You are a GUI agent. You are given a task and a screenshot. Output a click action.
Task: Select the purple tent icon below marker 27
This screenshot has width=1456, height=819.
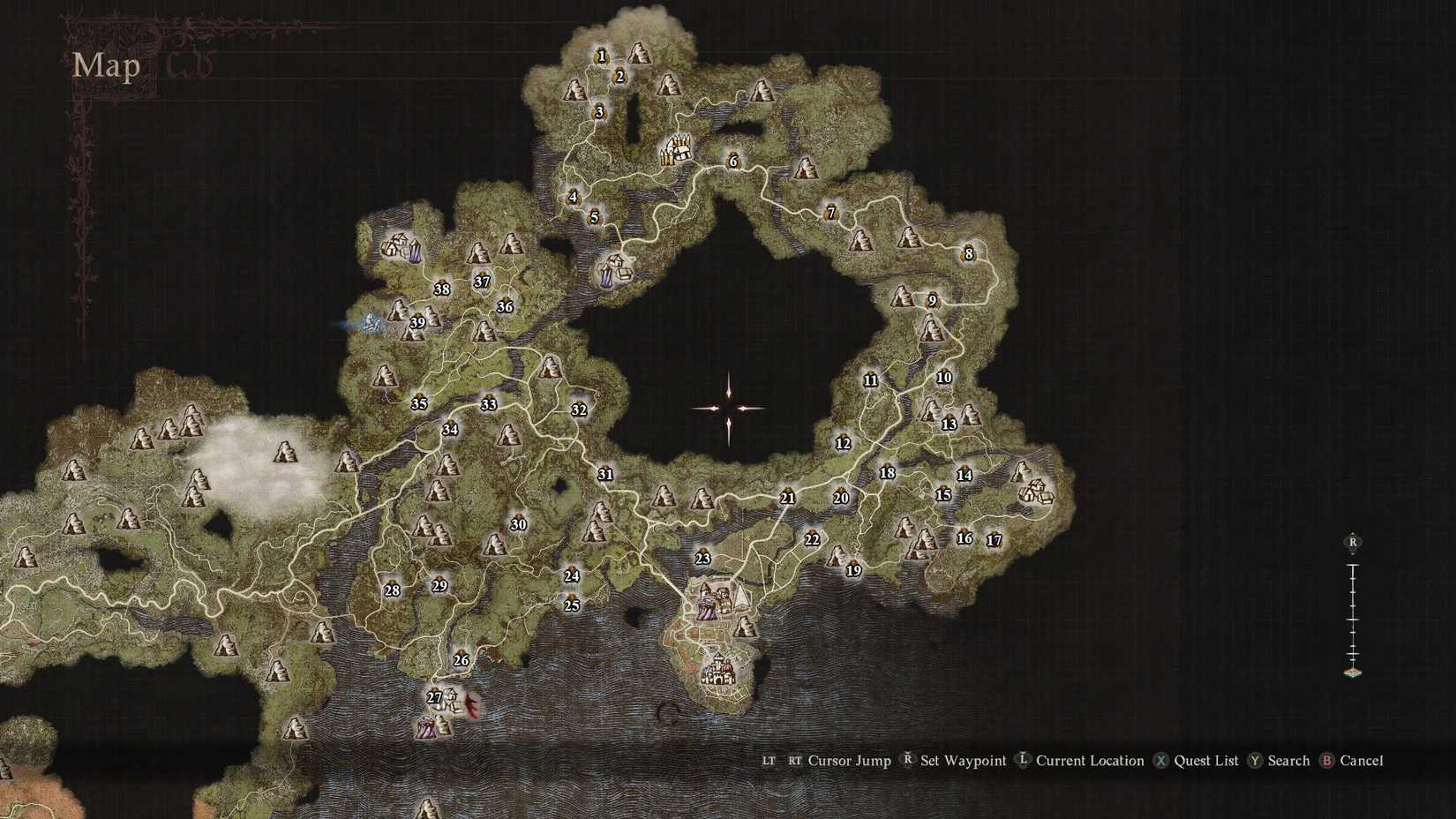427,728
